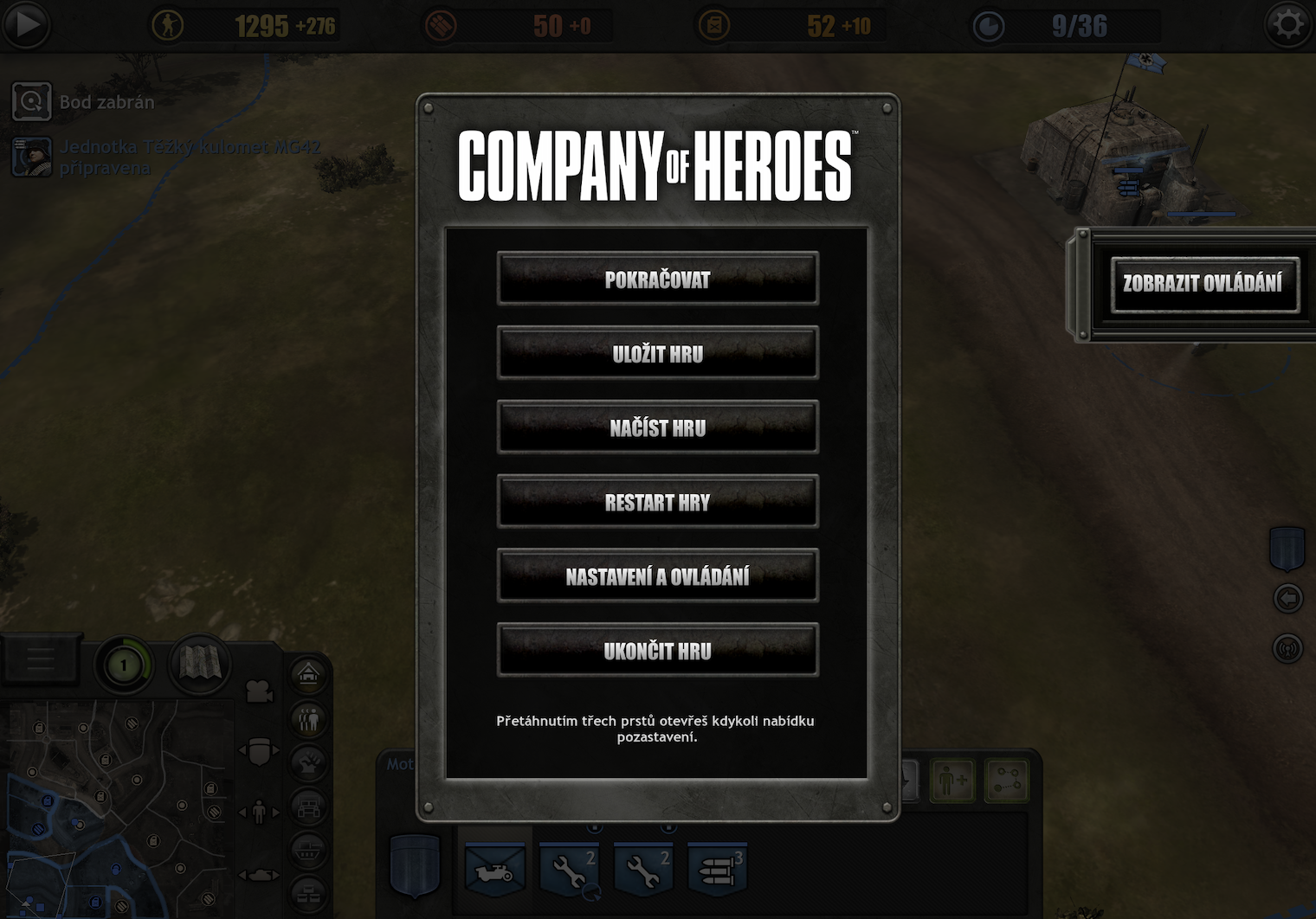Choose ULOŽIT HRU from the pause menu

tap(657, 354)
